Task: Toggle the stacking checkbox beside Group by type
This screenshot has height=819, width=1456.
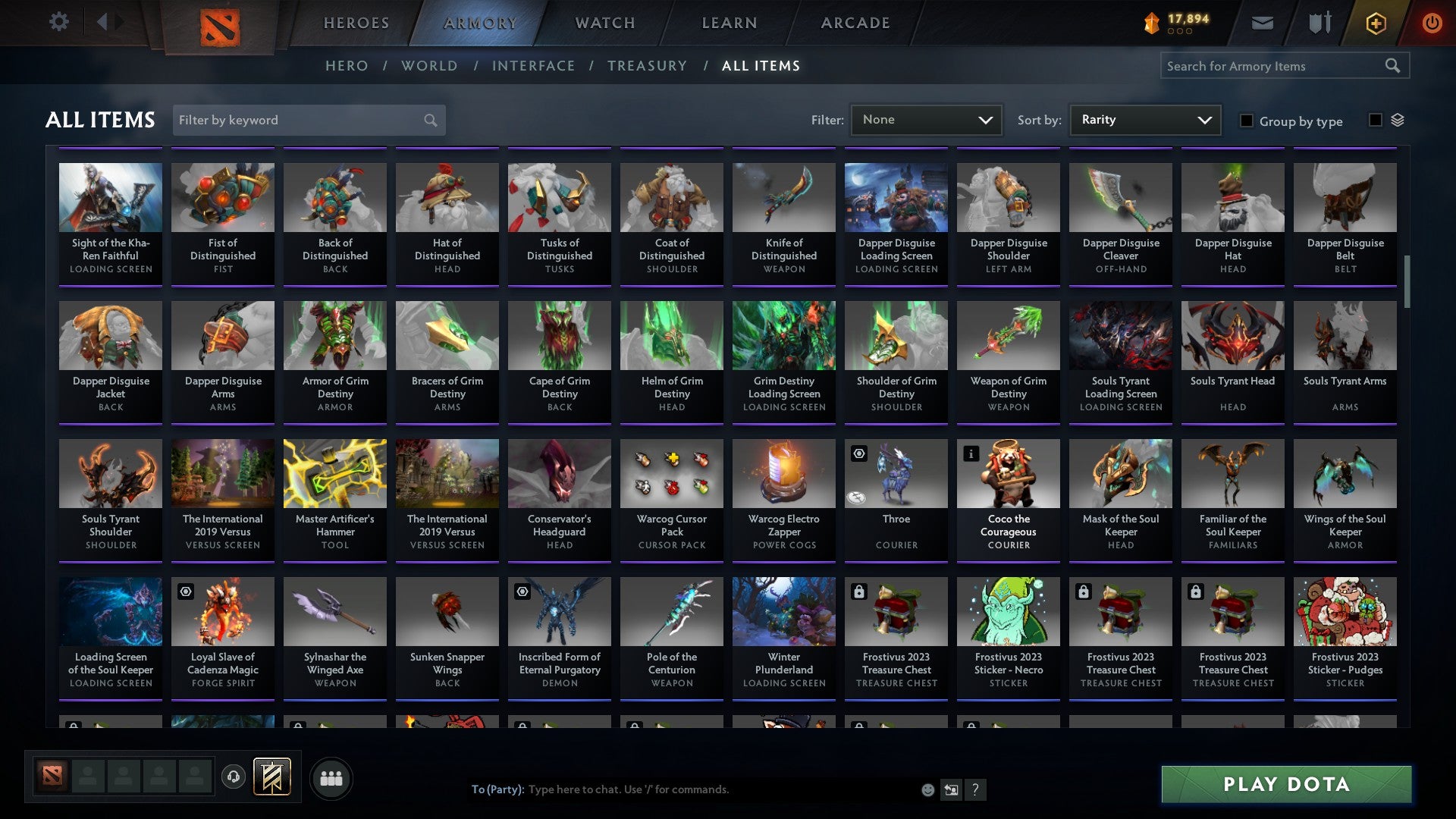Action: [1375, 120]
